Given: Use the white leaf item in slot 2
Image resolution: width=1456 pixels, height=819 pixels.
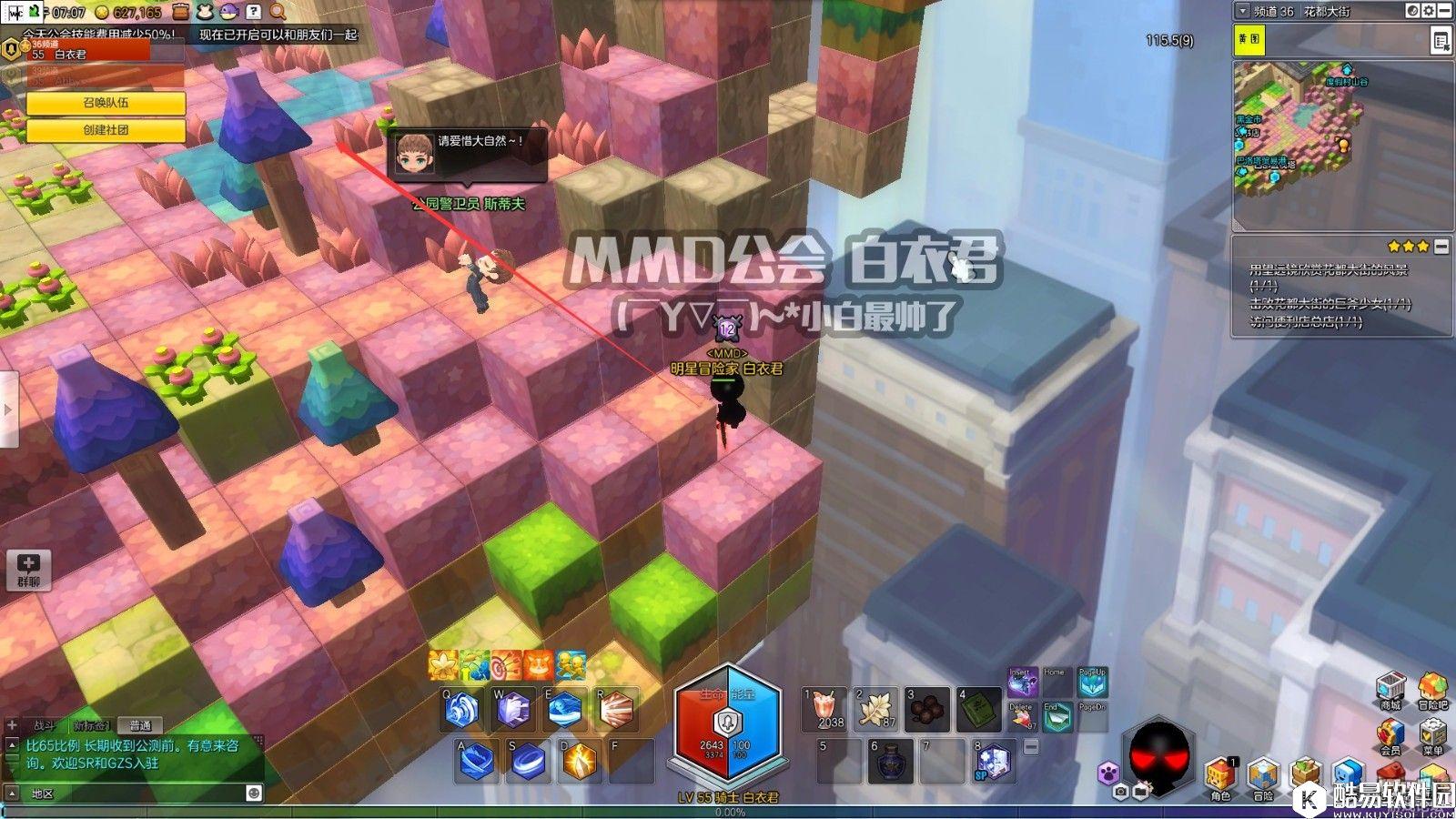Looking at the screenshot, I should coord(877,709).
